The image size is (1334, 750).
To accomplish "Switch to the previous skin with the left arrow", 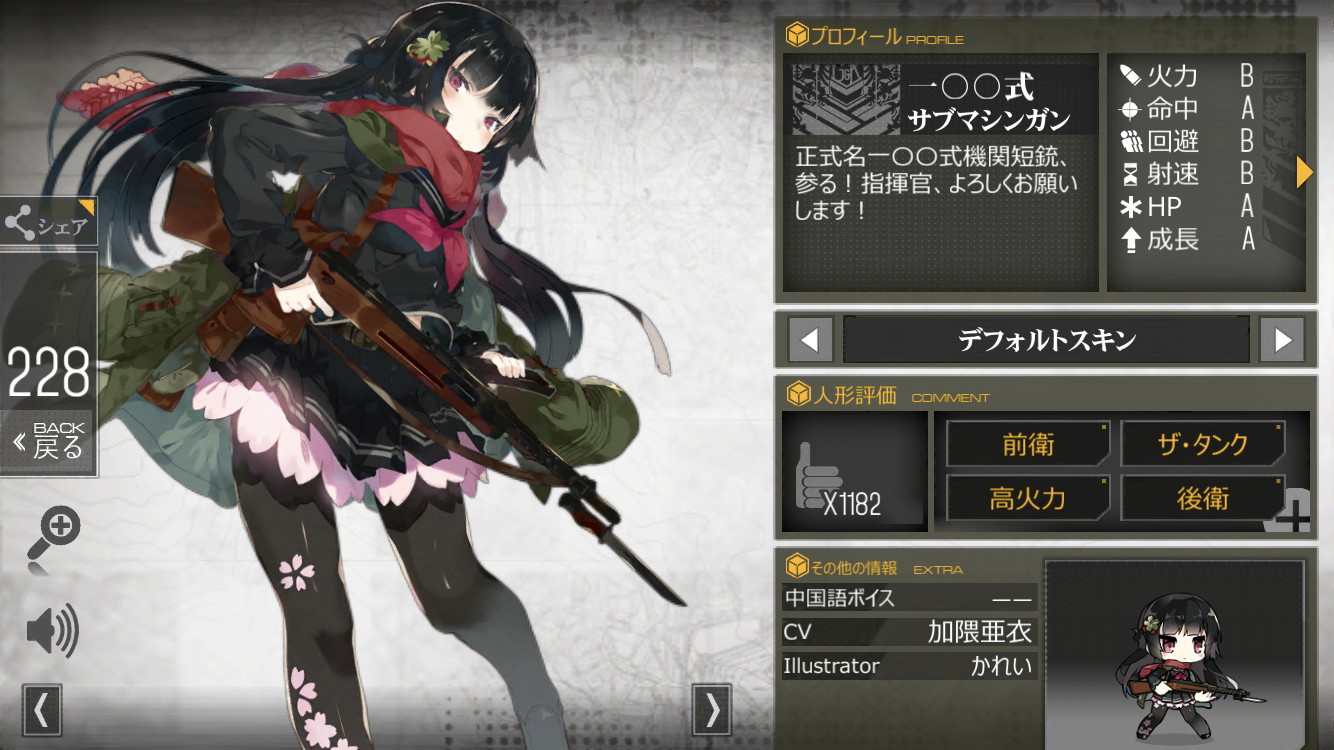I will (x=810, y=340).
